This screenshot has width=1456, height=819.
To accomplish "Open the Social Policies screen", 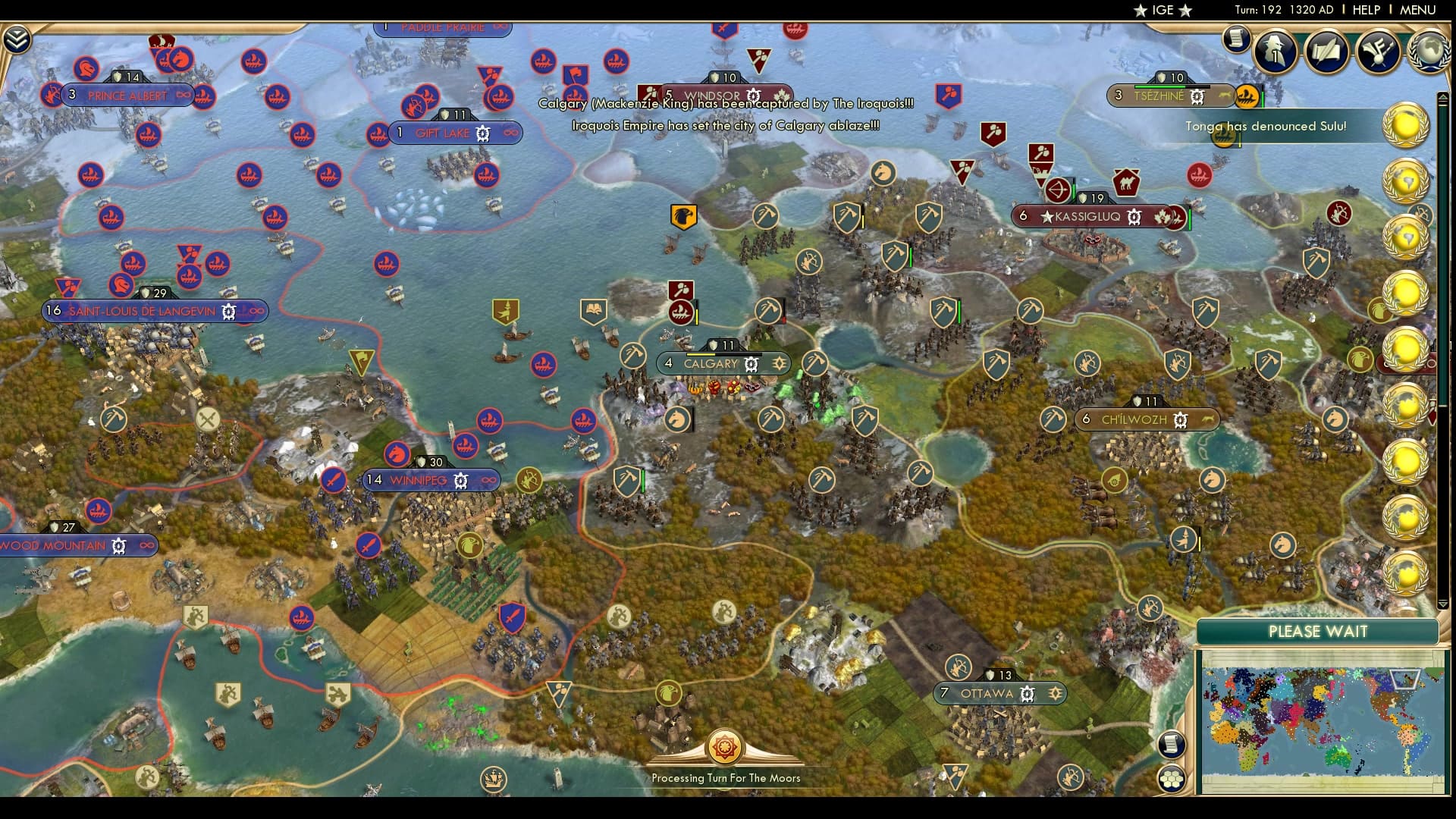I will (x=1326, y=53).
